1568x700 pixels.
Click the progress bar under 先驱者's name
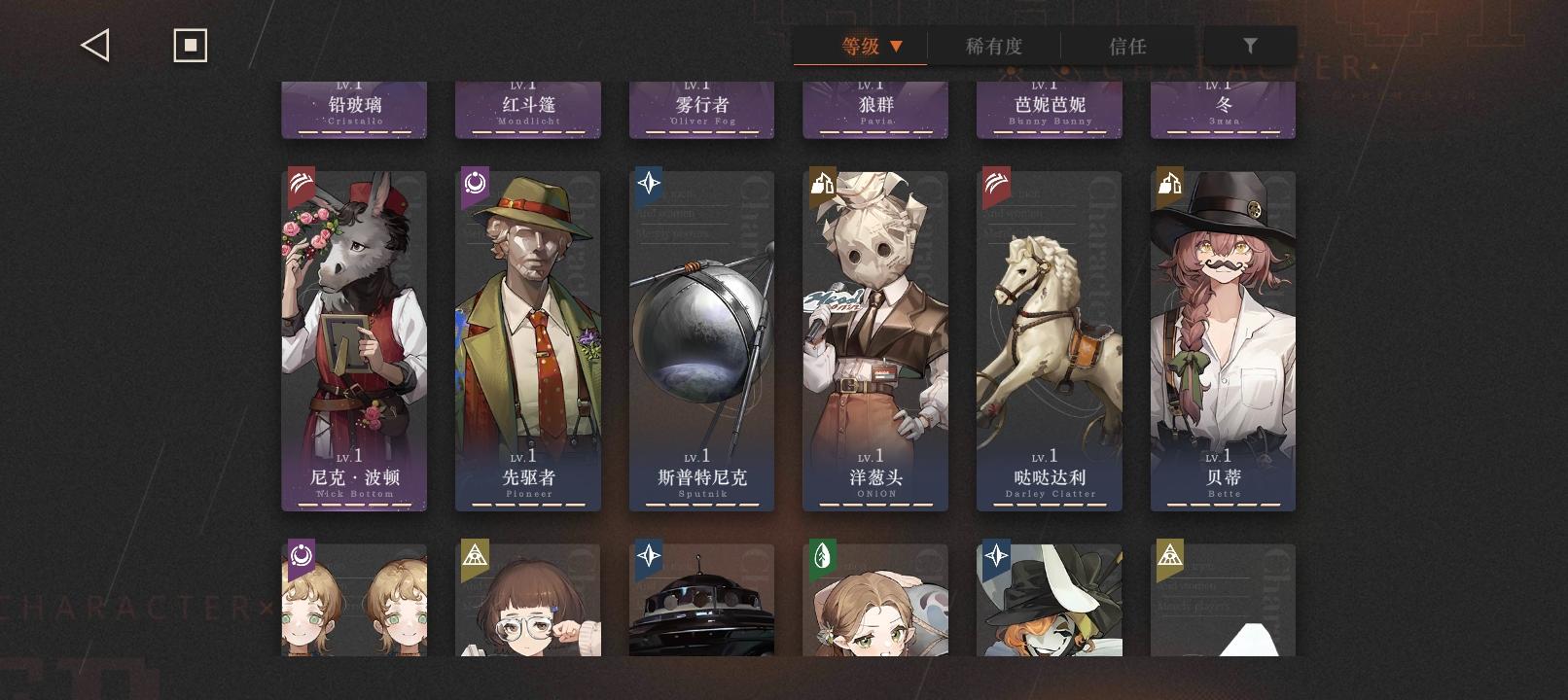pos(528,505)
